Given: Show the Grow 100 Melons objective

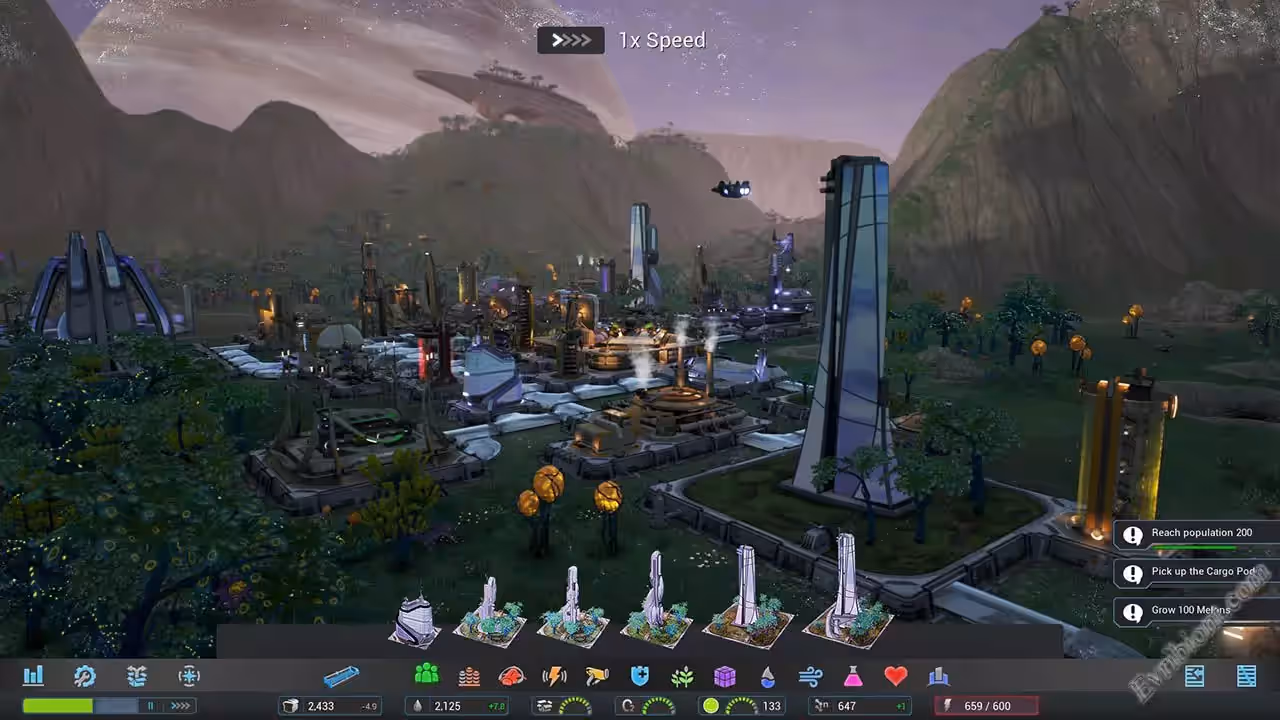Looking at the screenshot, I should coord(1196,611).
